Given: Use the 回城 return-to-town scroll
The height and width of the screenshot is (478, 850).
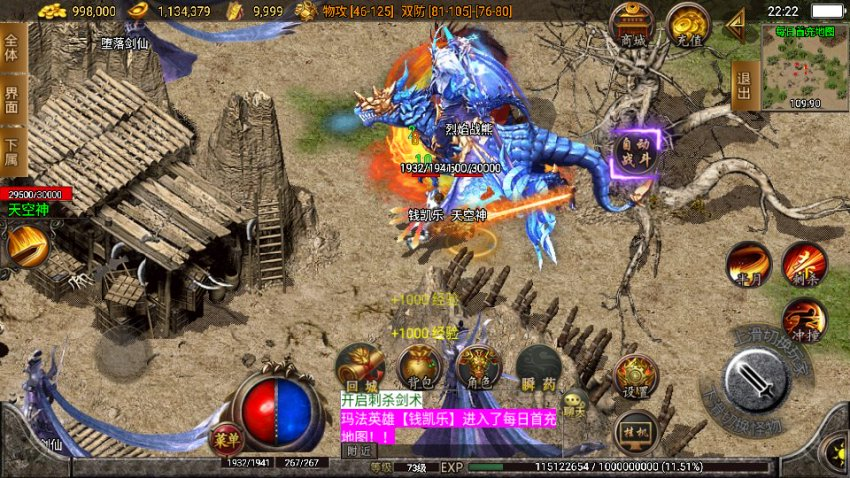Looking at the screenshot, I should (x=361, y=368).
